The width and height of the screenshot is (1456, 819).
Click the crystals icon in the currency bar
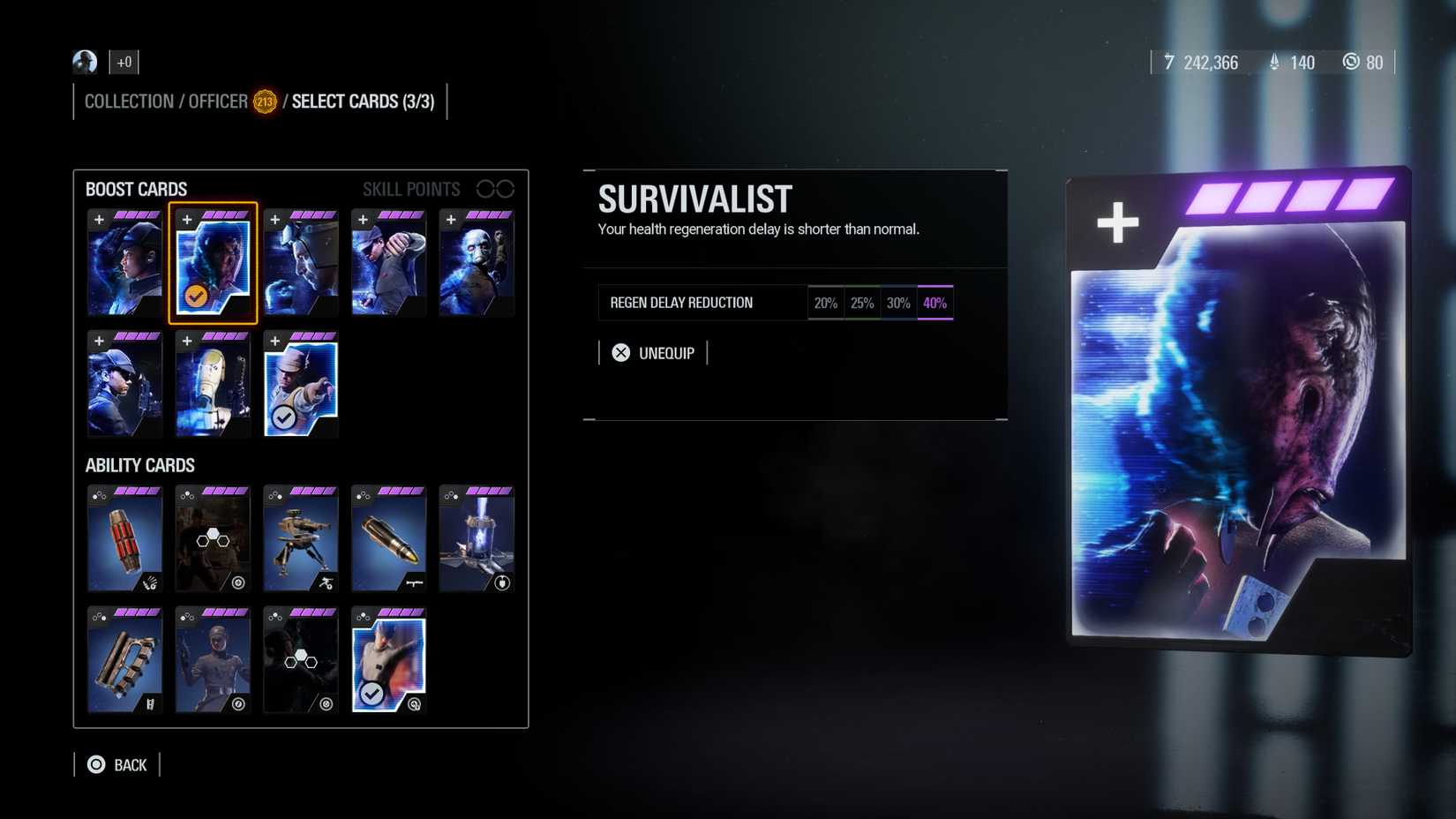point(1273,63)
